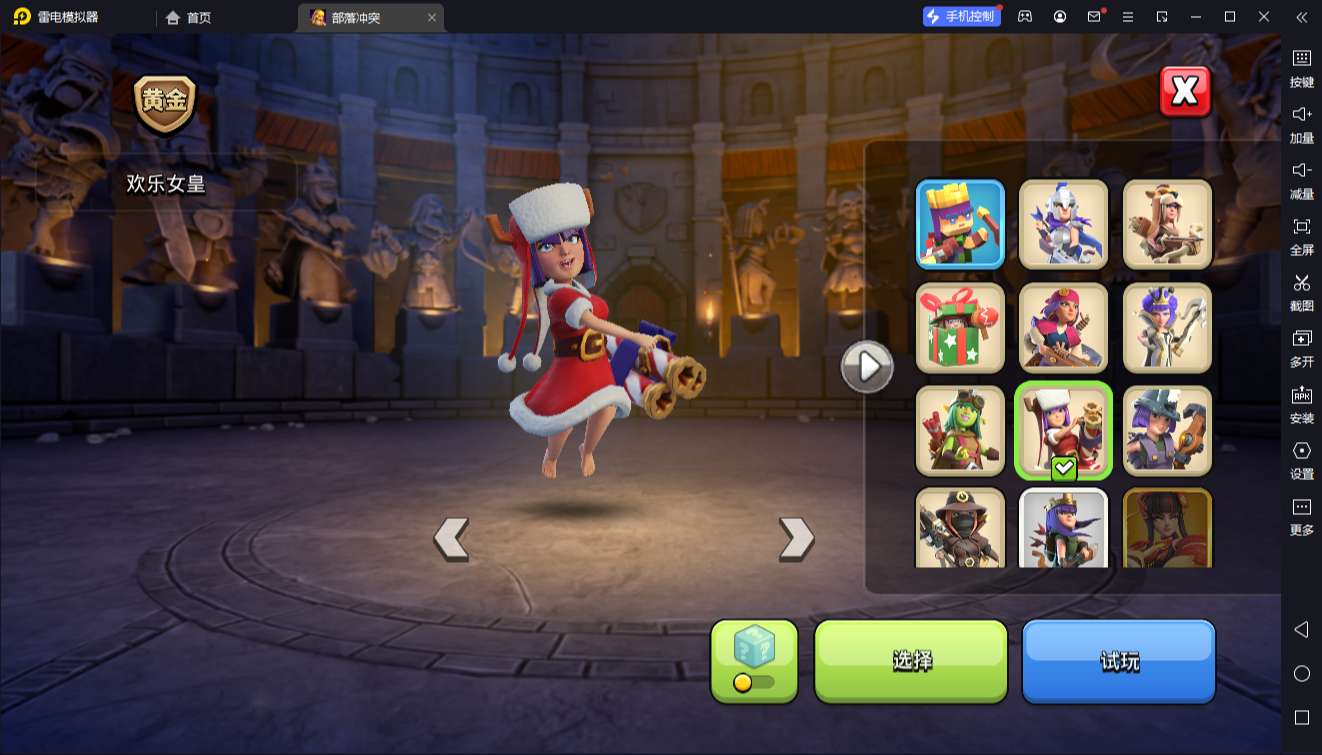Choose the checked Santa queen skin
This screenshot has width=1322, height=755.
click(x=1063, y=430)
